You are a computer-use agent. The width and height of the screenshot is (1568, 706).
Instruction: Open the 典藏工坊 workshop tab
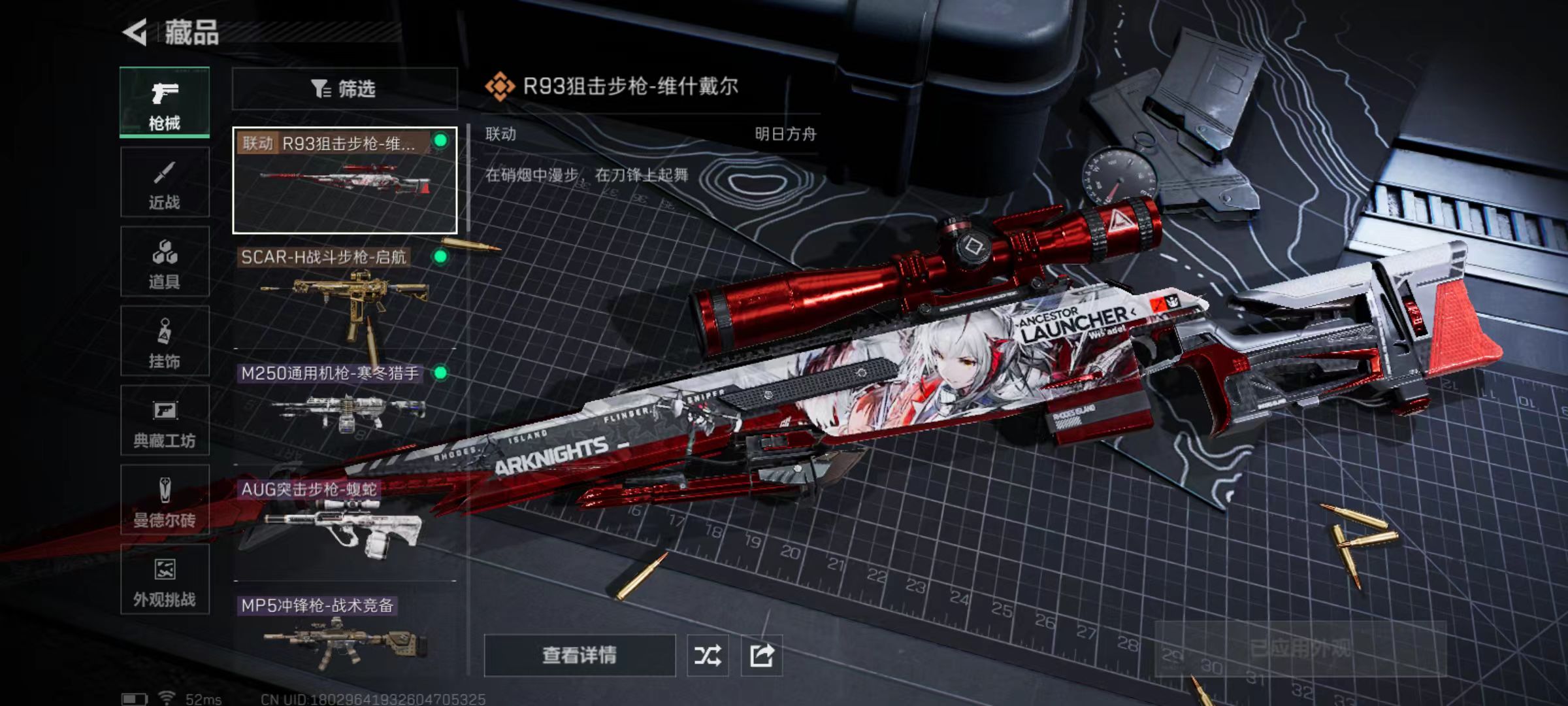(x=165, y=420)
